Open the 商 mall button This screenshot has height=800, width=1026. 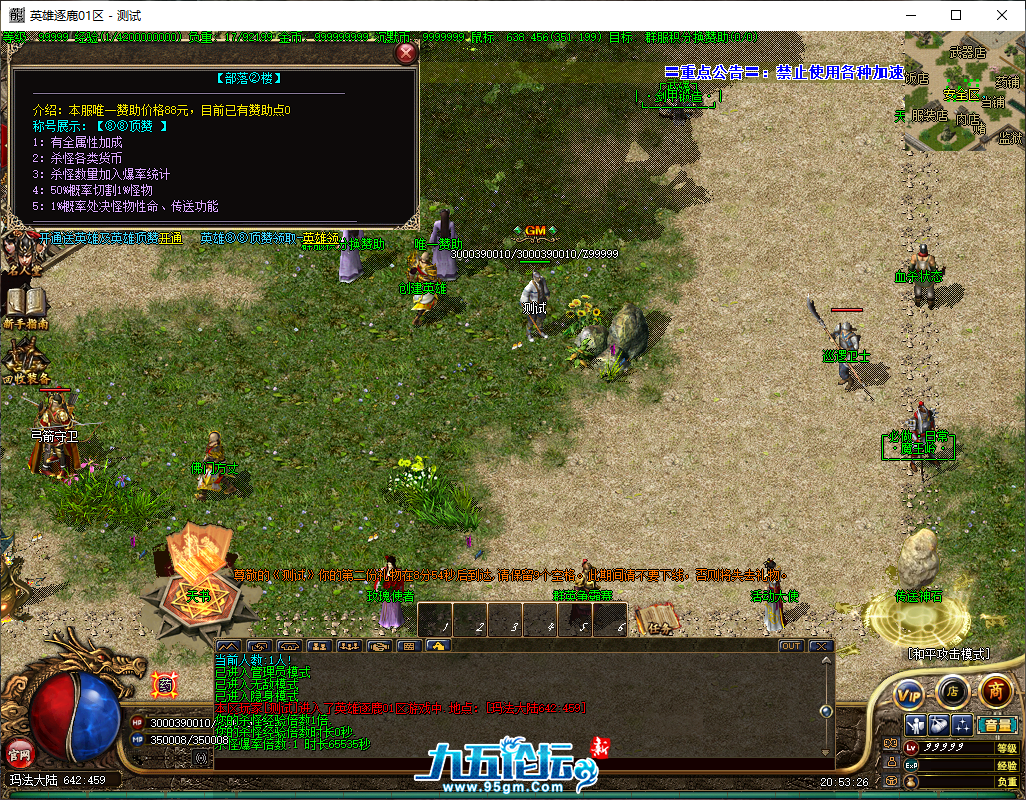coord(994,690)
